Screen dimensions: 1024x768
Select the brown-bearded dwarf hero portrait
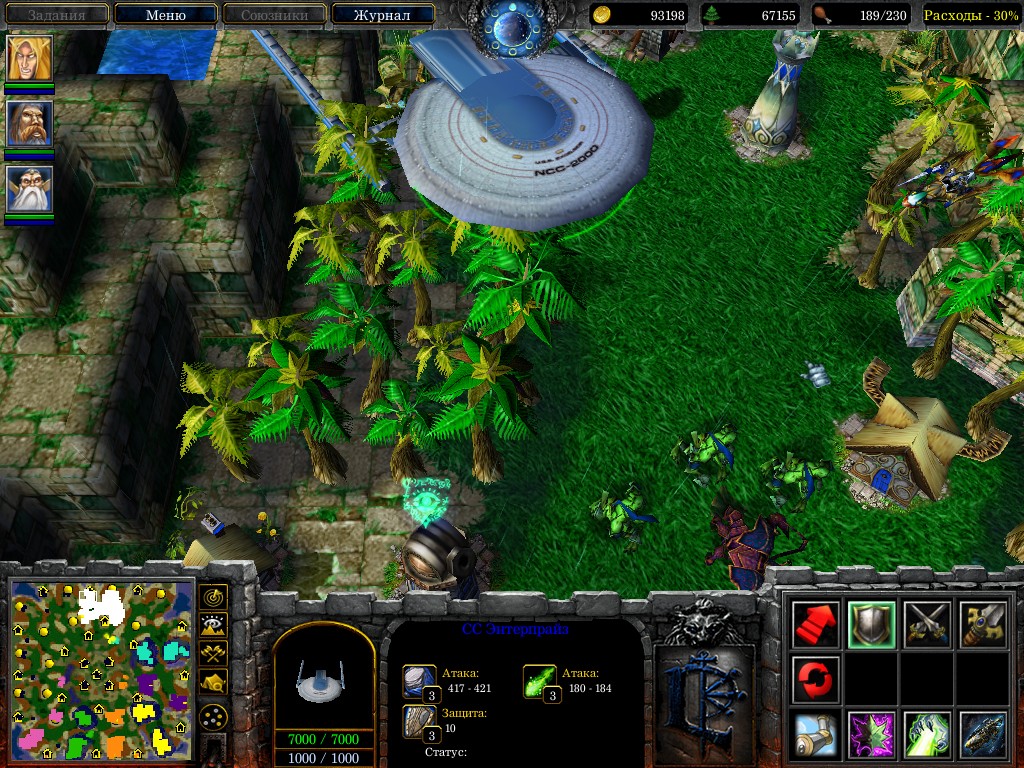(x=30, y=124)
